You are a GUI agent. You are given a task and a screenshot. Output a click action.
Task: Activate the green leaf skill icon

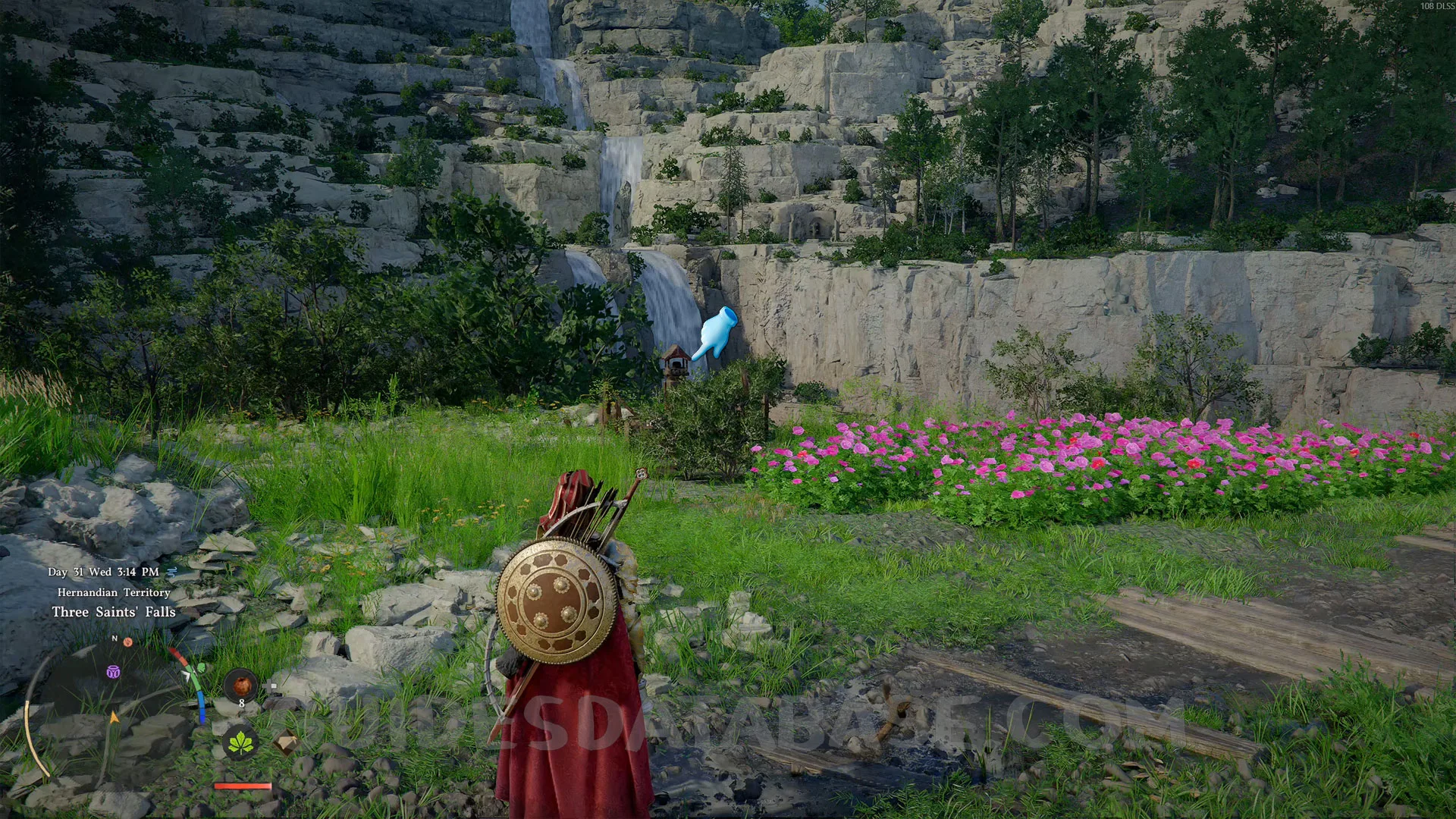tap(241, 742)
